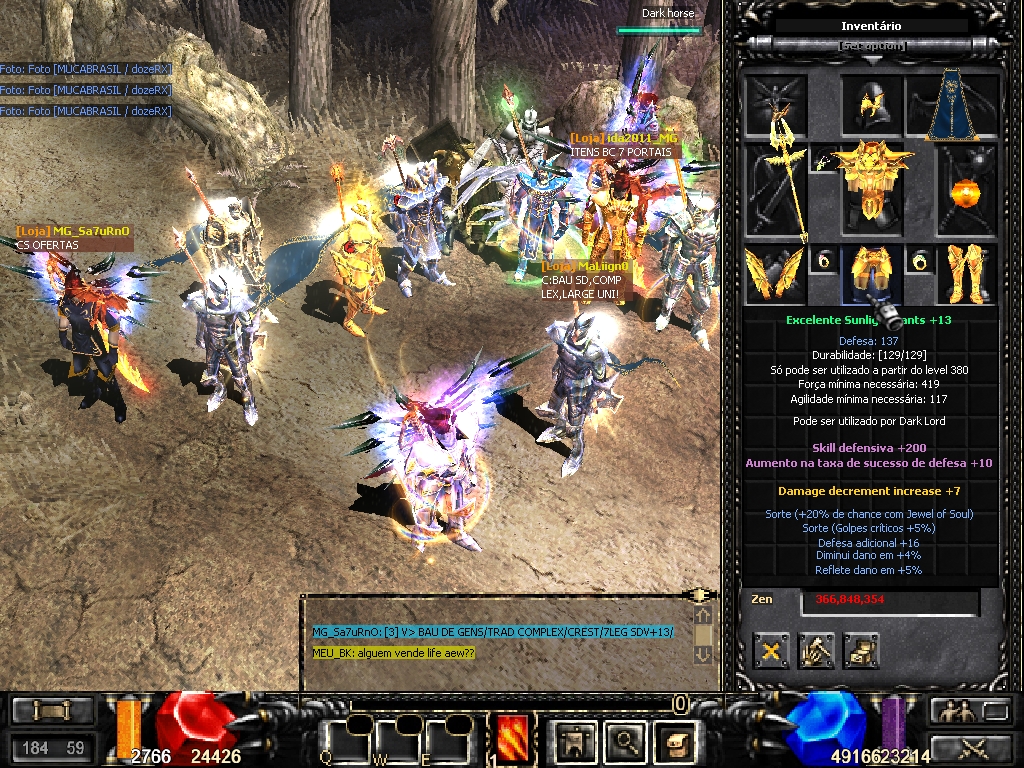The height and width of the screenshot is (768, 1024).
Task: Open the character info button on bottom bar
Action: 573,740
